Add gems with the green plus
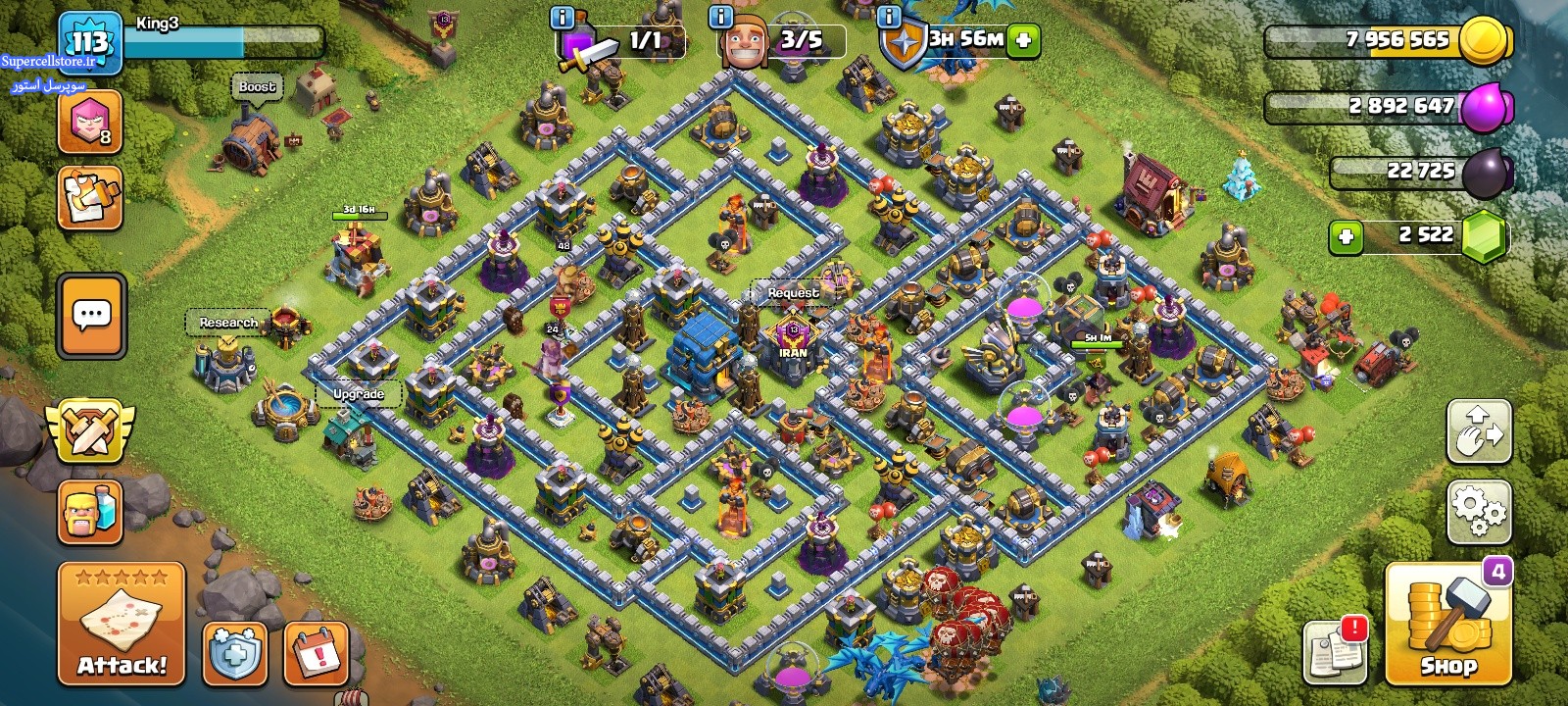The image size is (1568, 706). tap(1346, 236)
